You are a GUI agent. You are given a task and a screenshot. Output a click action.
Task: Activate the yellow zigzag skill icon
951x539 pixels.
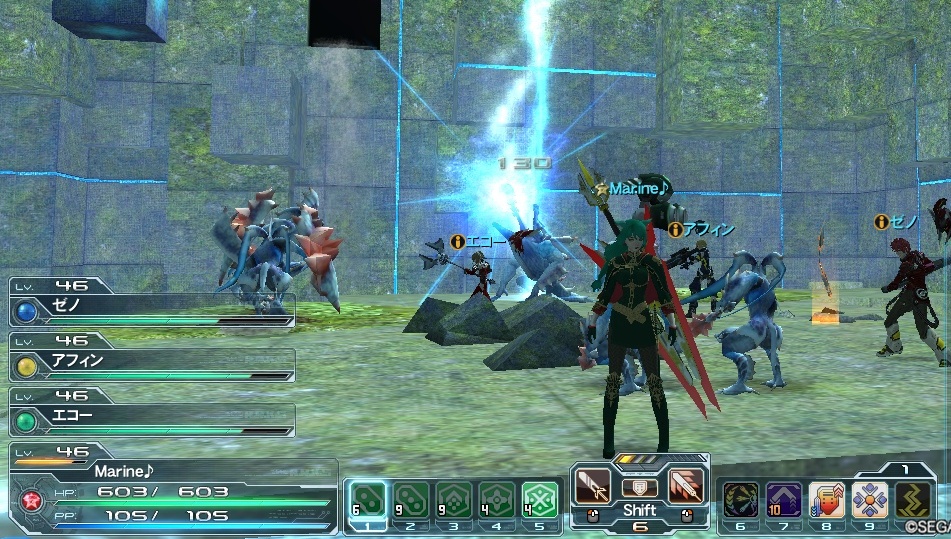912,499
